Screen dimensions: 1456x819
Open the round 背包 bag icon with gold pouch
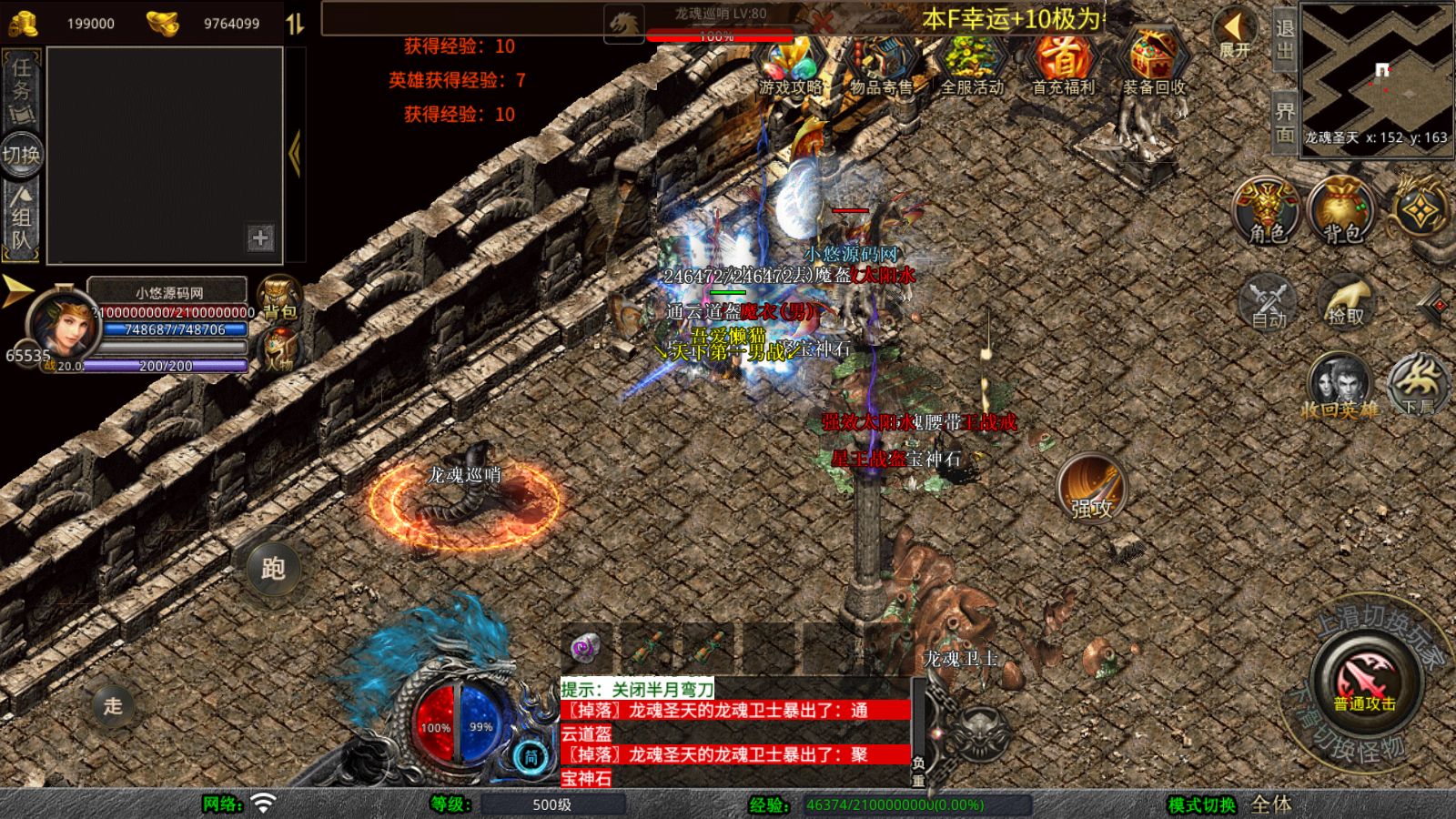coord(1341,210)
